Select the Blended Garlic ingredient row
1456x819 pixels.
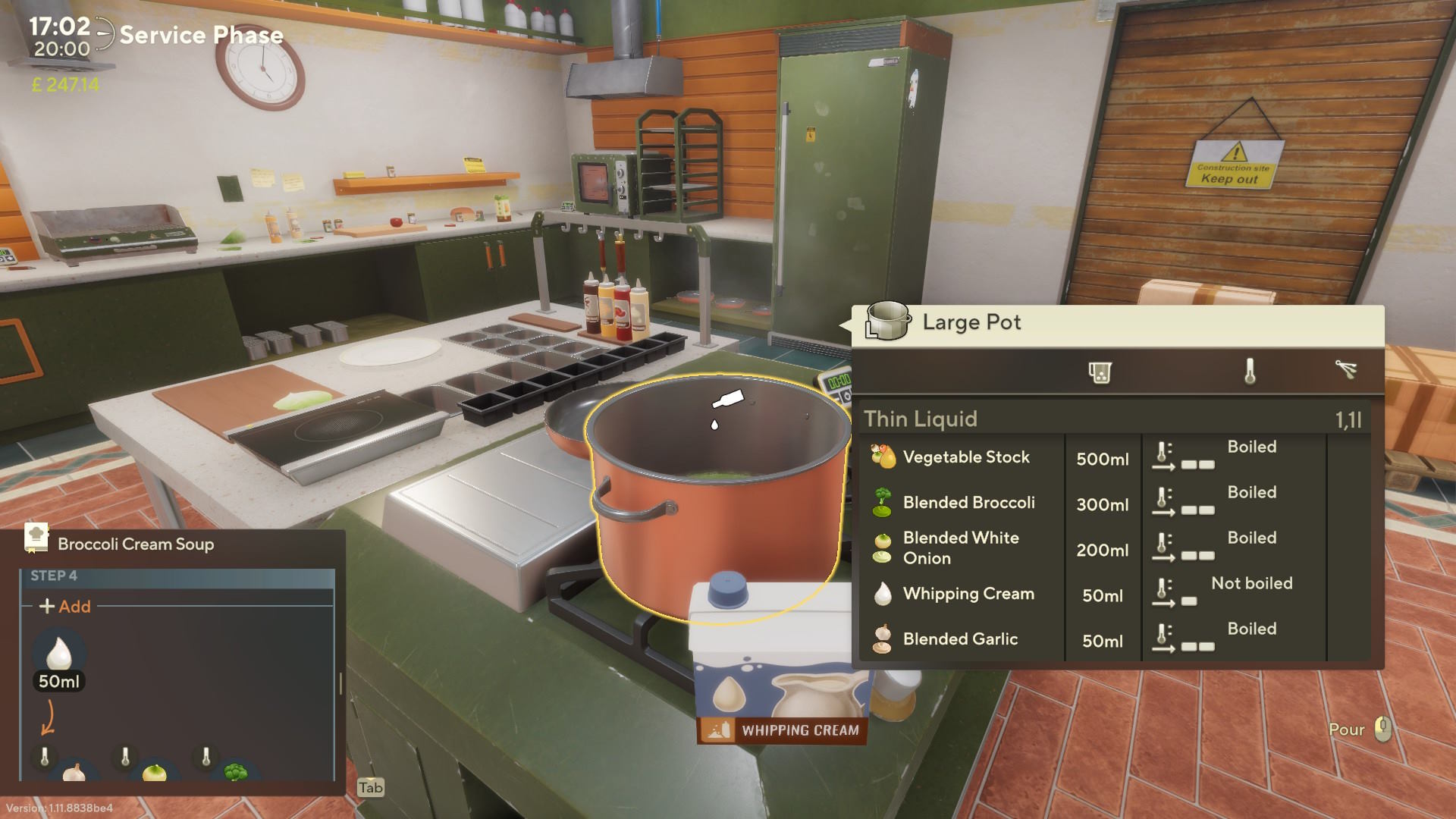[x=960, y=639]
